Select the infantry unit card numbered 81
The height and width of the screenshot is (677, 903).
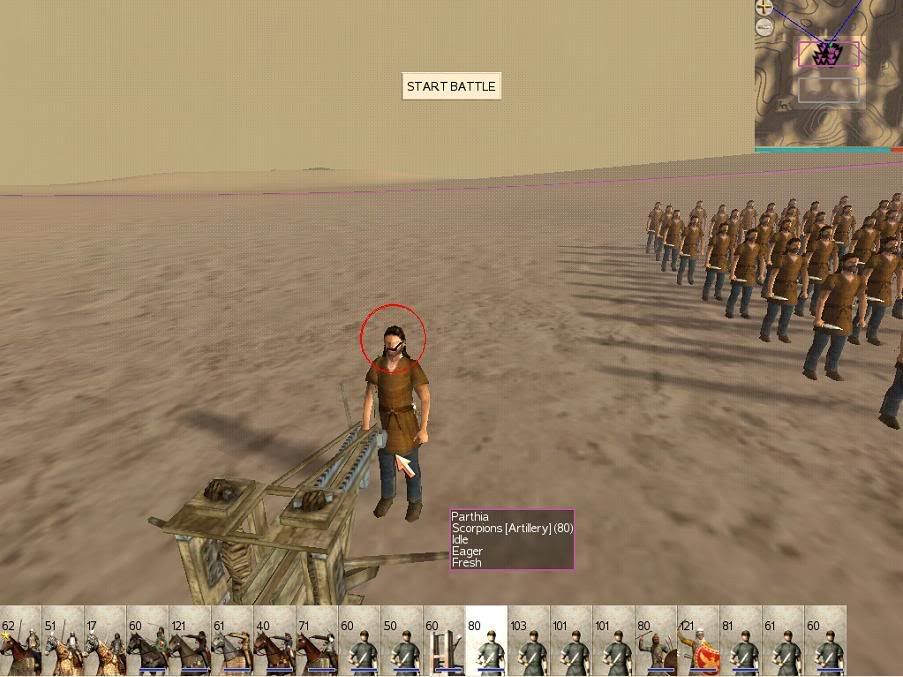(741, 641)
